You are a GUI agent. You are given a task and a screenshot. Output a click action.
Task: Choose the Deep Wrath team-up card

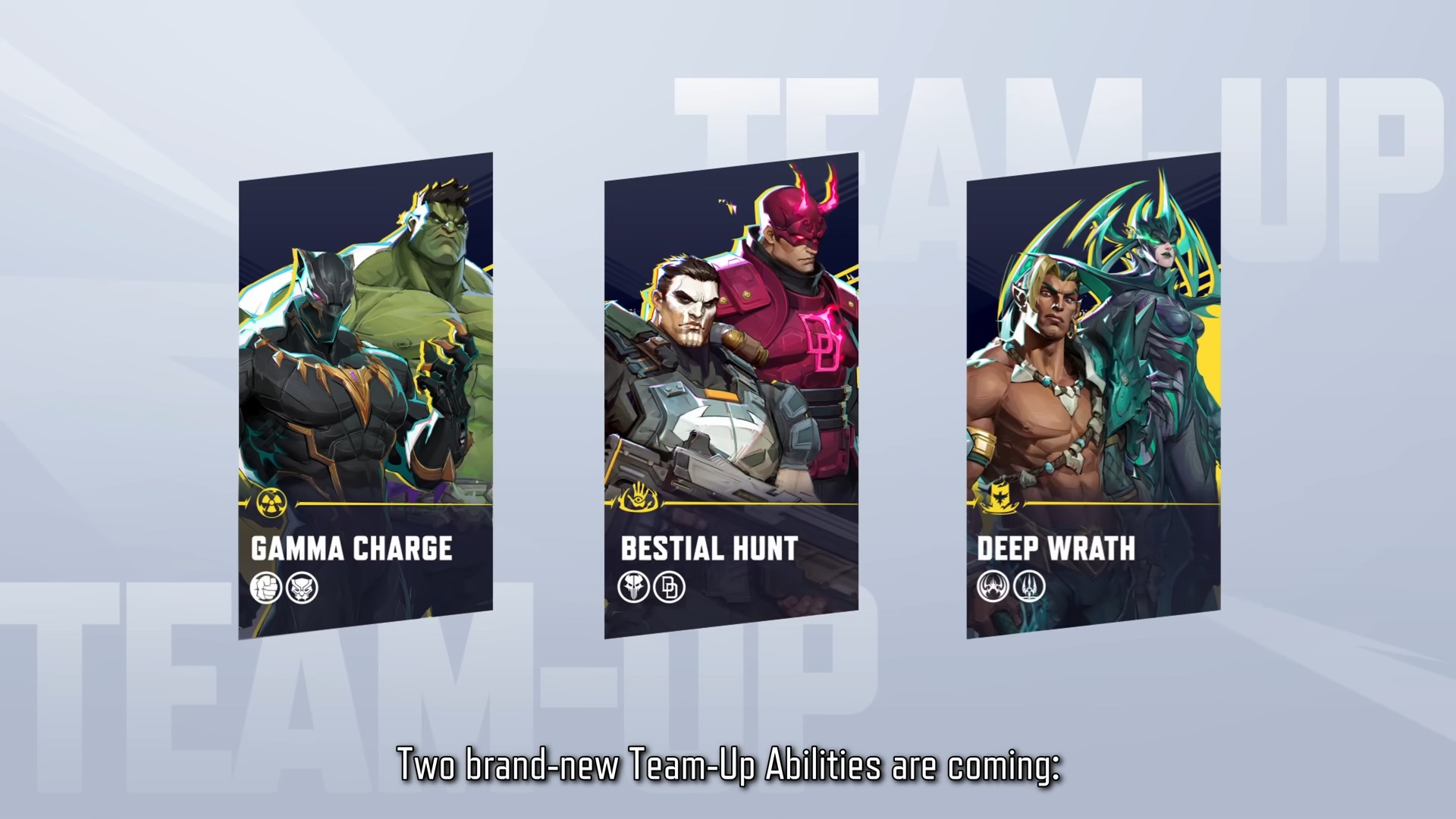click(x=1094, y=394)
